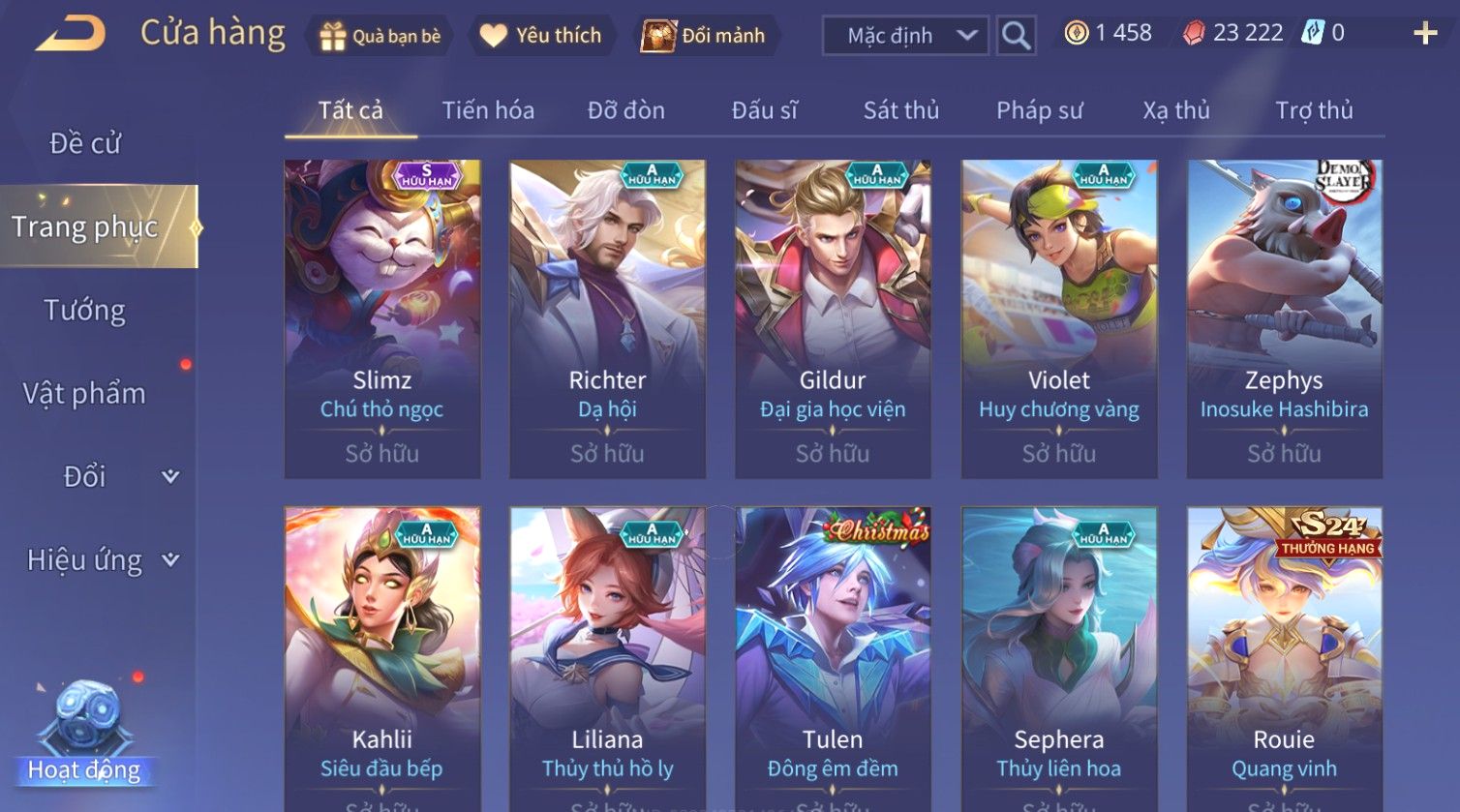Add currency with the plus button
Screen dimensions: 1460x812
pos(1424,34)
